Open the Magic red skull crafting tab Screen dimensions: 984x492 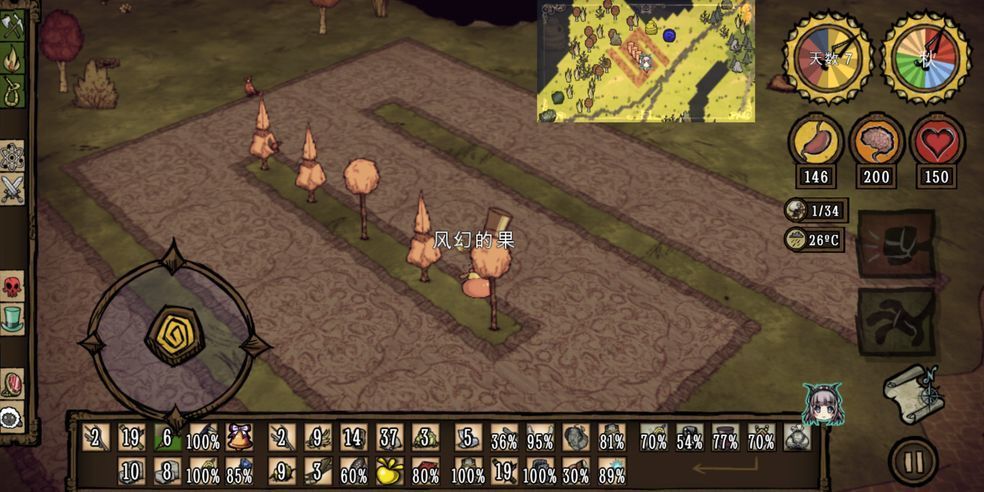click(12, 287)
